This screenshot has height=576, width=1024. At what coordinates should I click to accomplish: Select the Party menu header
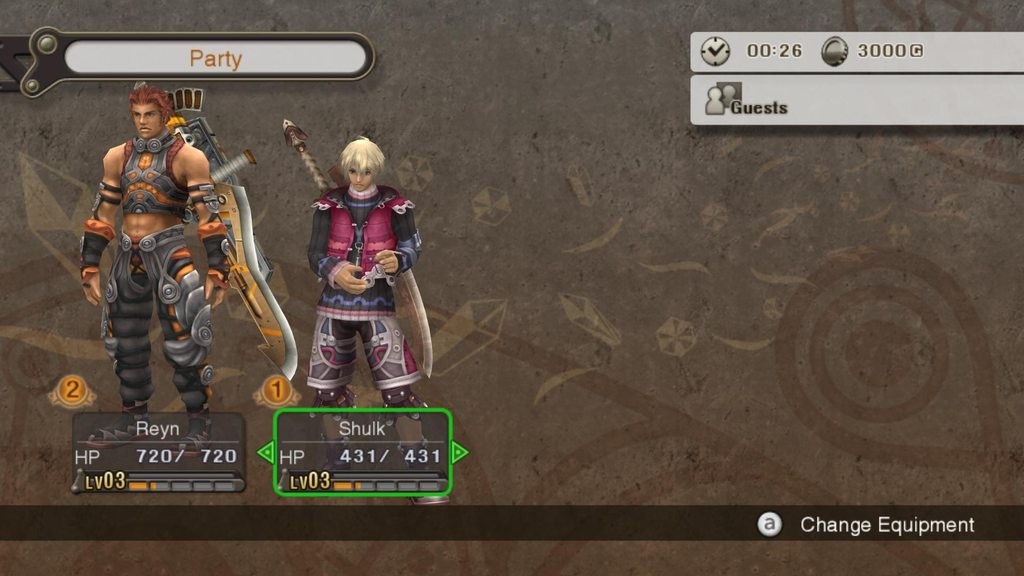point(215,58)
